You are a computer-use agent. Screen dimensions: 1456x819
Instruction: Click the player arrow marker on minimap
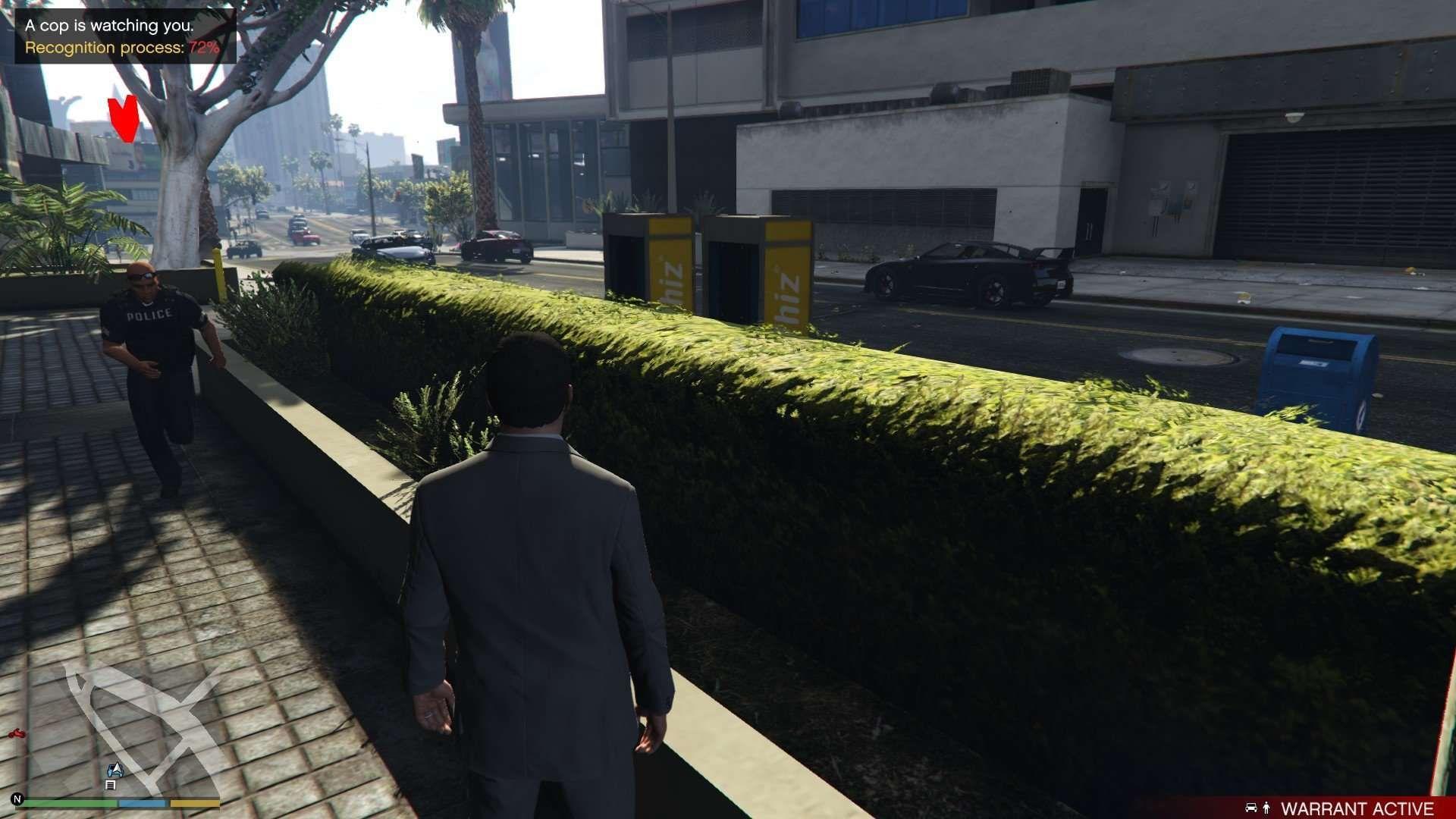(114, 770)
